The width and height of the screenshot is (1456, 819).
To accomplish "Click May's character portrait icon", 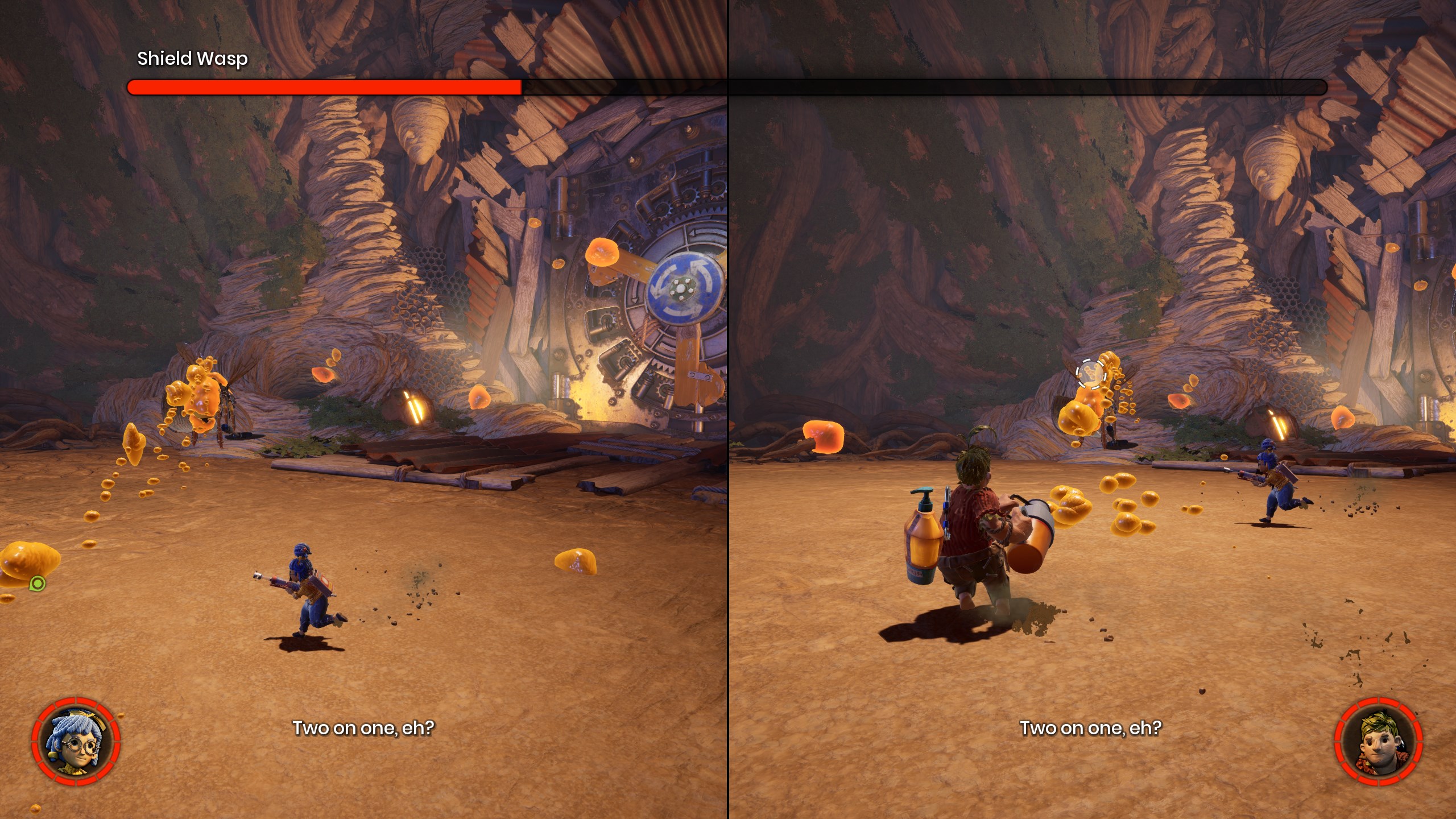I will tap(76, 742).
